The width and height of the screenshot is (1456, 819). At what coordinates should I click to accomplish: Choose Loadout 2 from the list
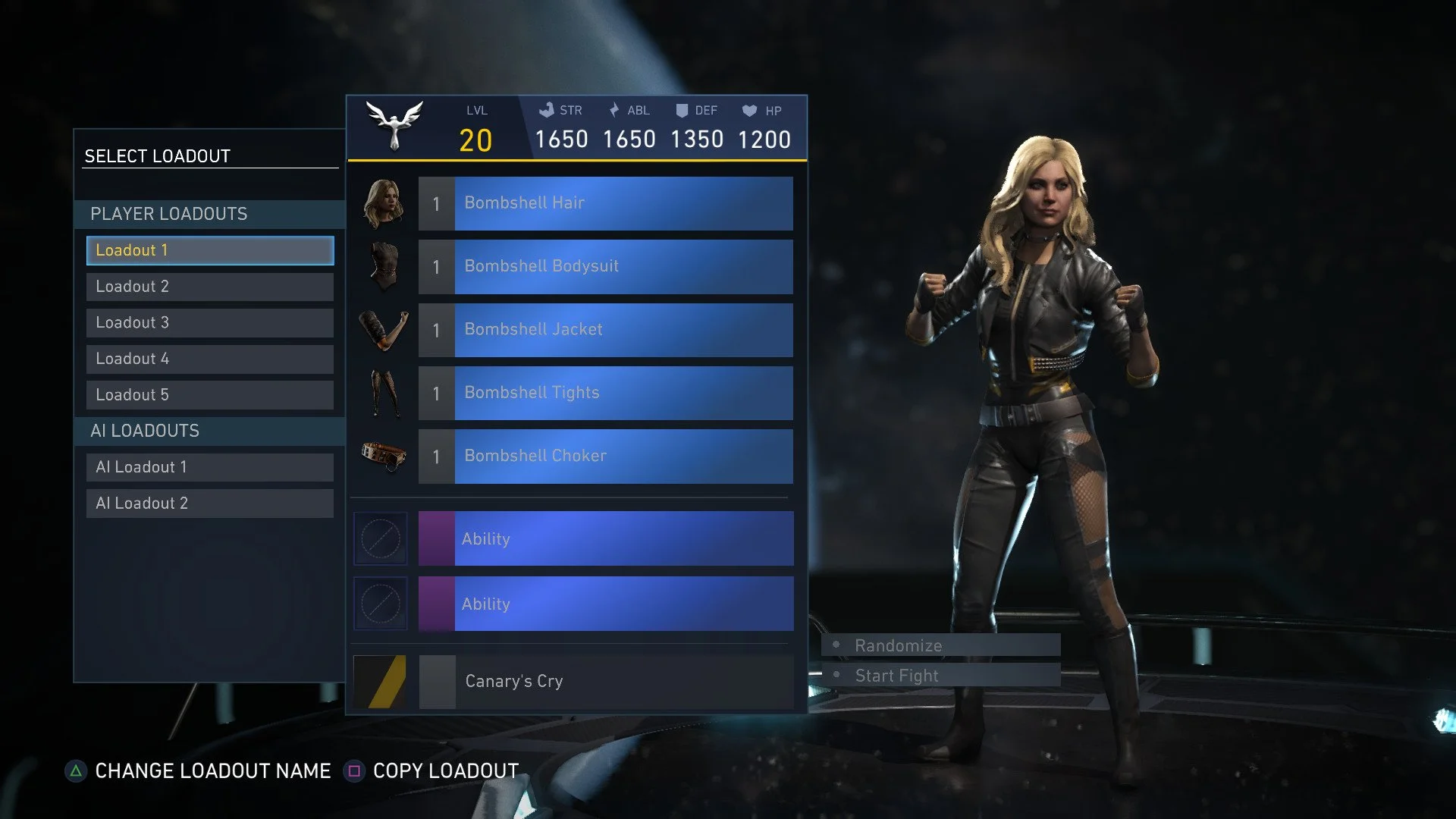point(209,287)
